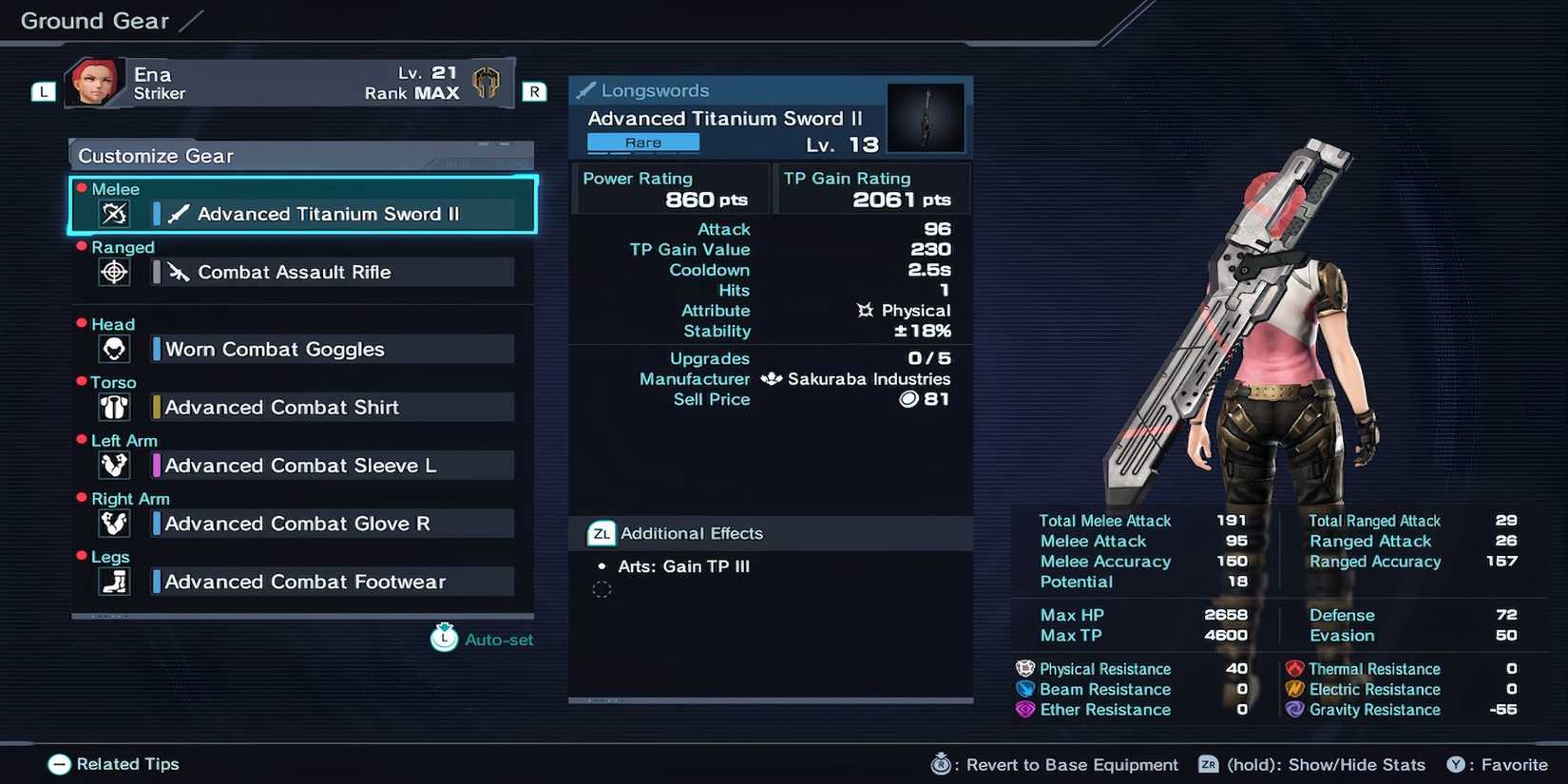
Task: Click the Sakuraba Industries manufacturer logo
Action: (x=774, y=378)
